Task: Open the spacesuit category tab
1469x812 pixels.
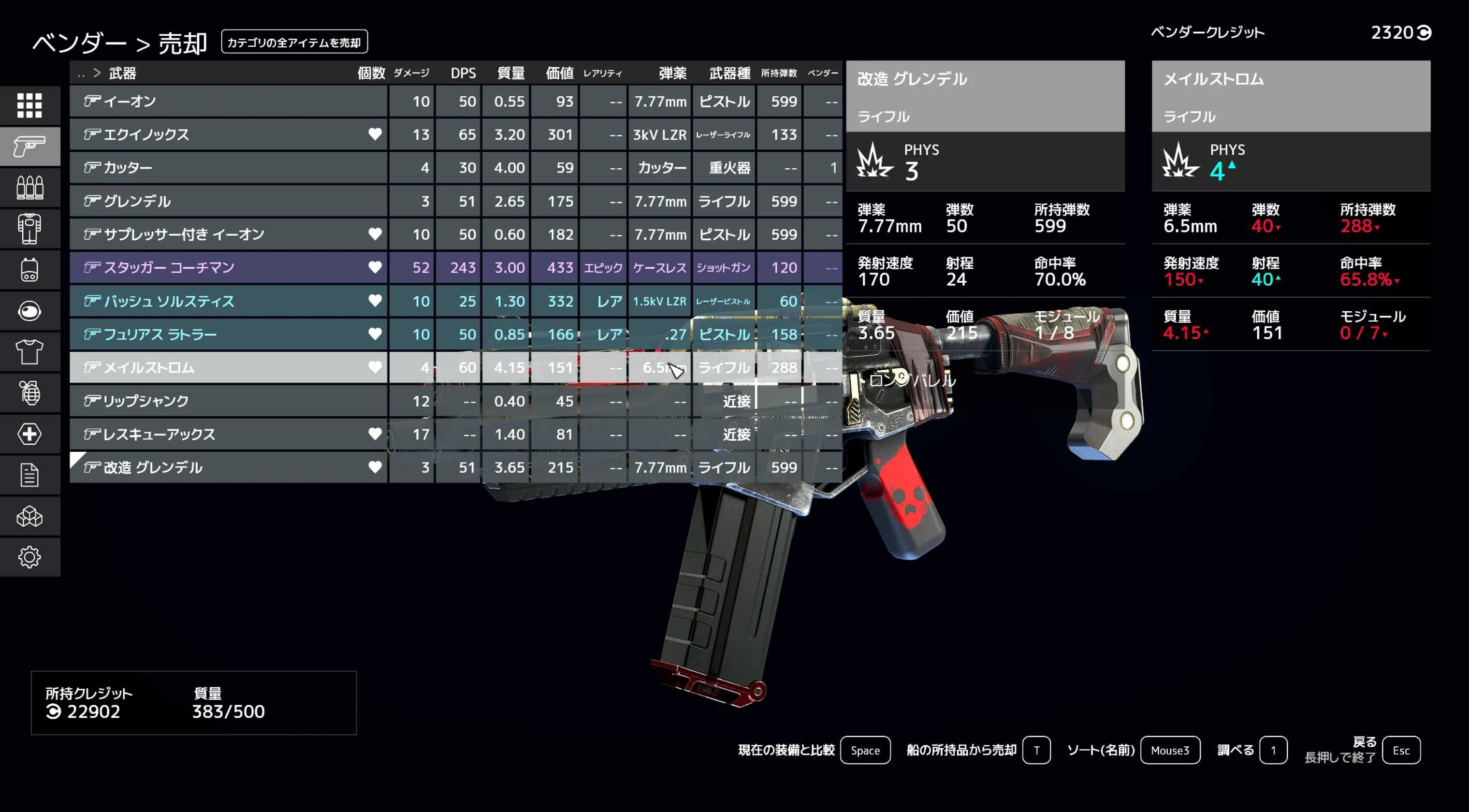Action: pos(29,229)
